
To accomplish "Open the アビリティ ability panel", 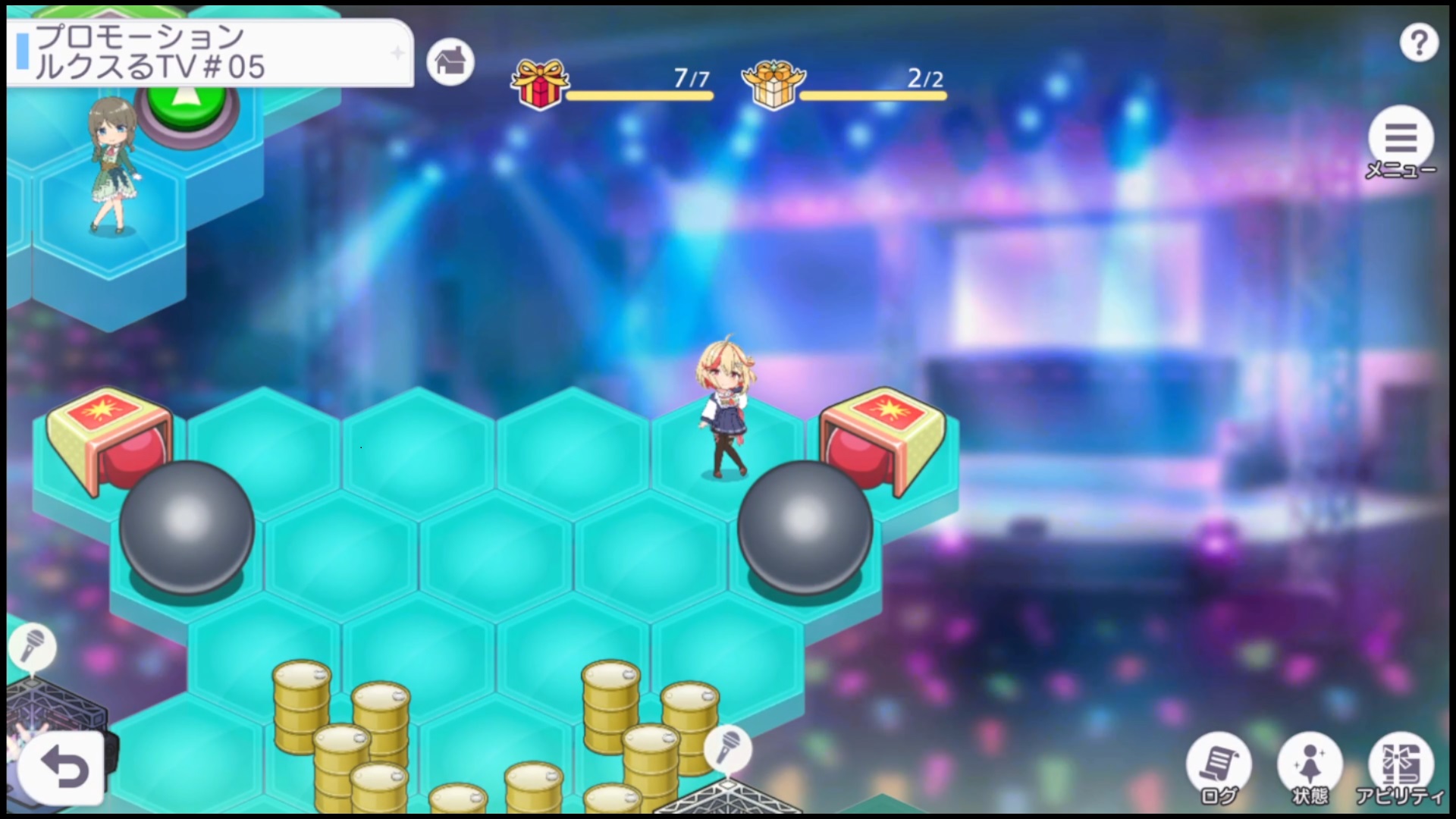I will (x=1401, y=766).
